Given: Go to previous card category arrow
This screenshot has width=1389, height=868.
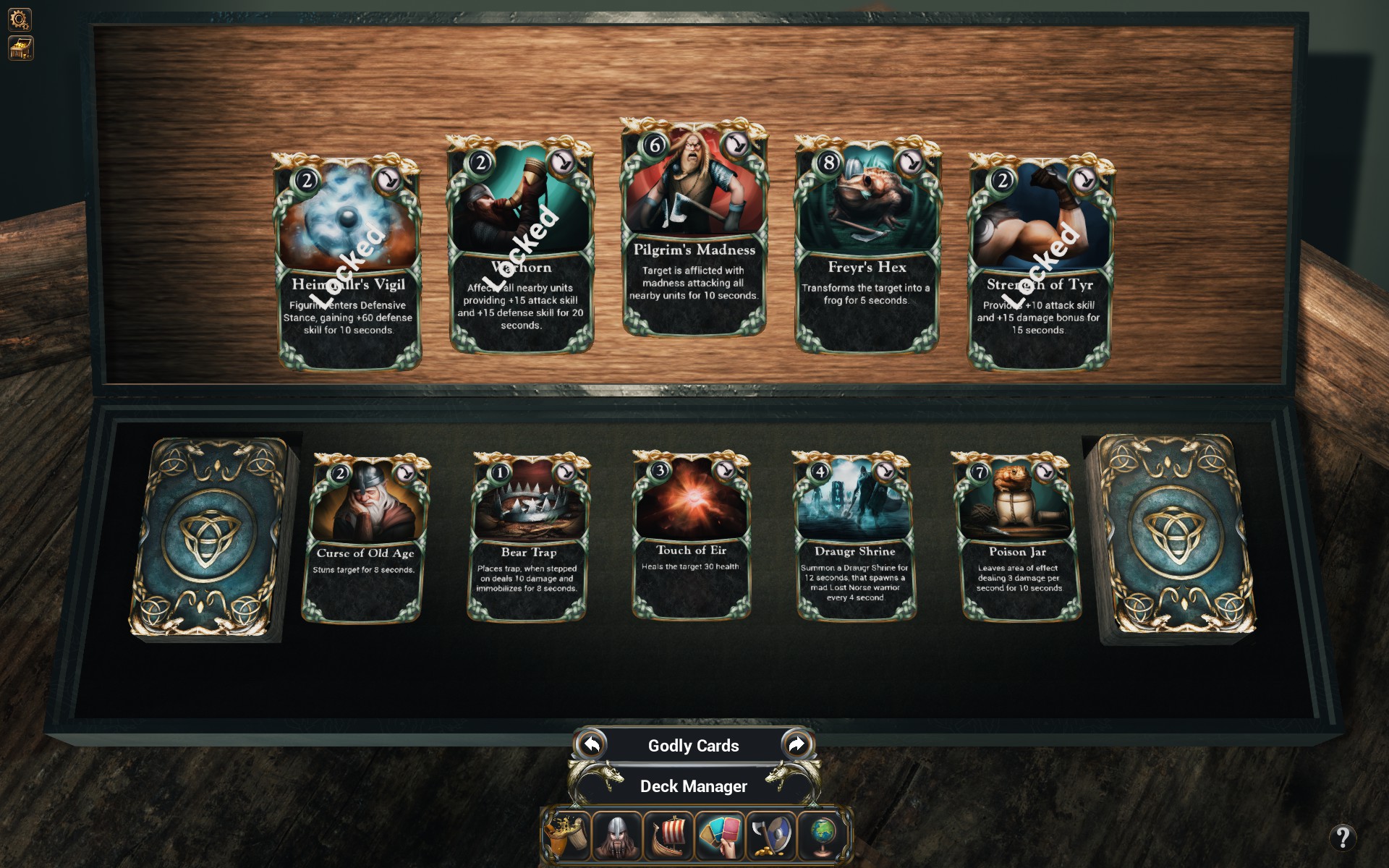Looking at the screenshot, I should [592, 744].
